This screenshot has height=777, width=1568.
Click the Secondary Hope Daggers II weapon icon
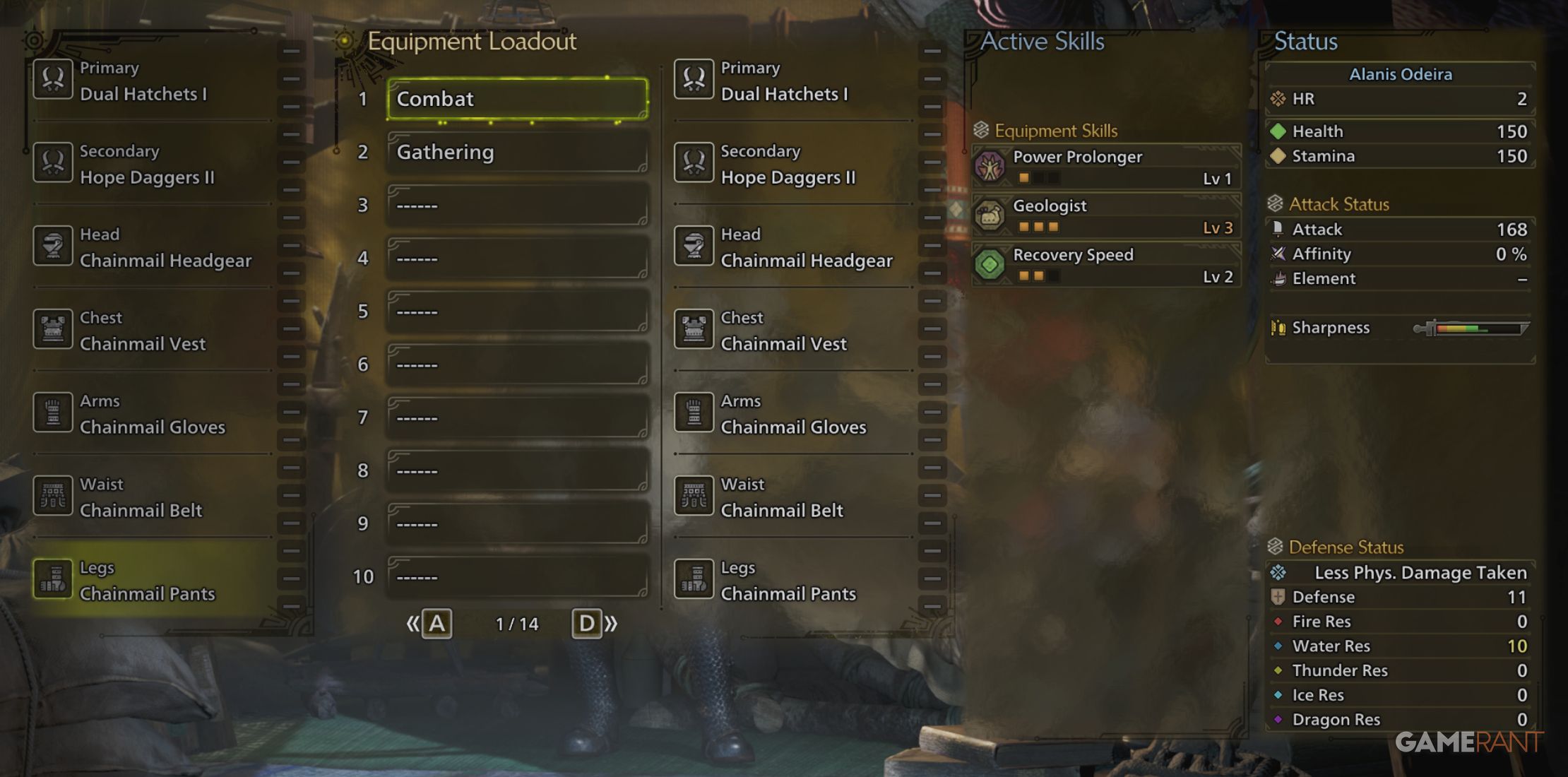pos(53,162)
